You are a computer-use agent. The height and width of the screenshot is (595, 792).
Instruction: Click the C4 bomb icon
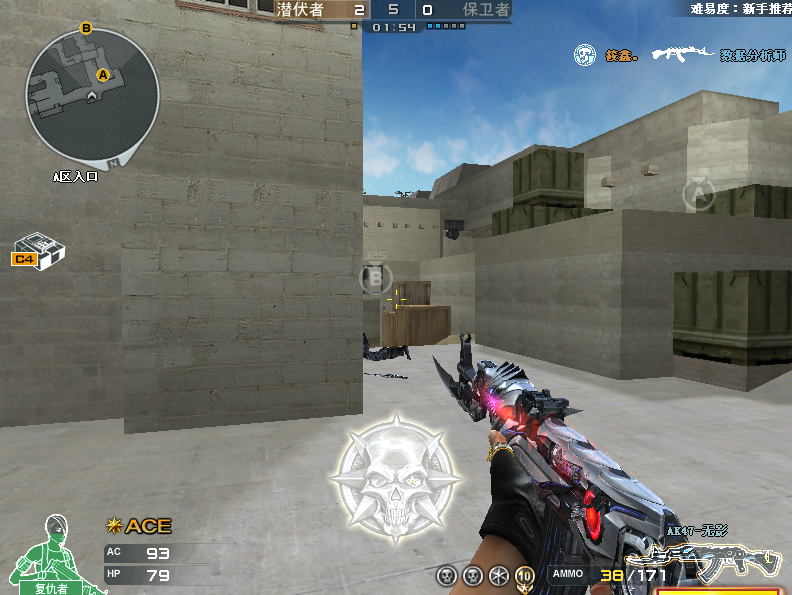pos(38,250)
